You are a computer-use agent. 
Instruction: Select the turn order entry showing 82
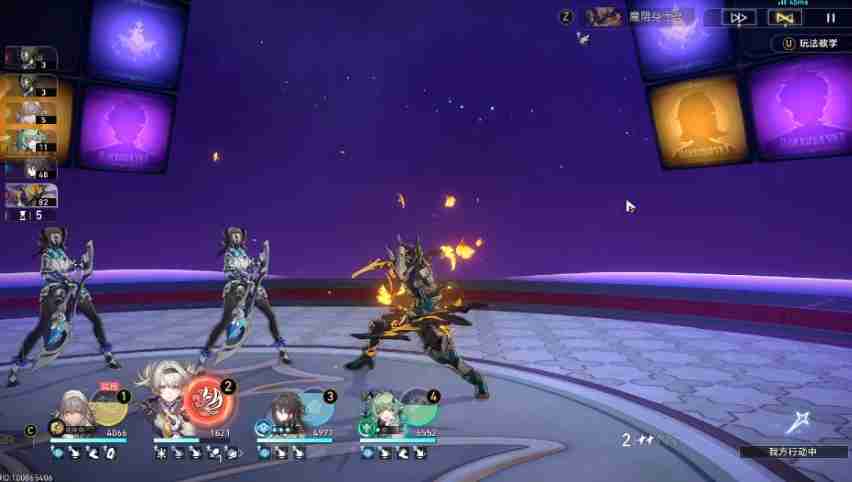click(x=30, y=197)
